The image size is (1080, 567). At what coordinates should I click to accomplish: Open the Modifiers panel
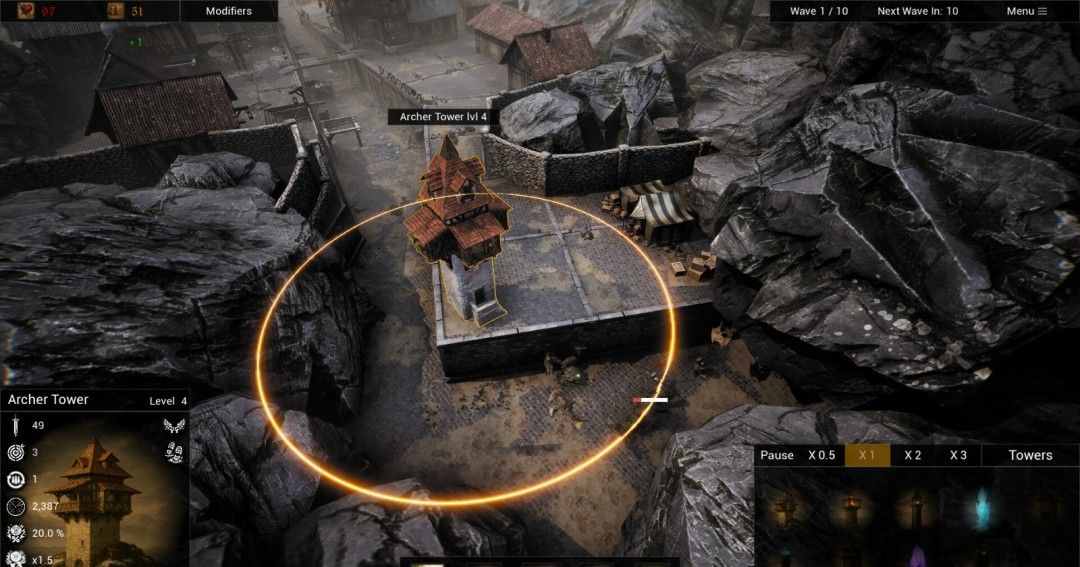(228, 11)
